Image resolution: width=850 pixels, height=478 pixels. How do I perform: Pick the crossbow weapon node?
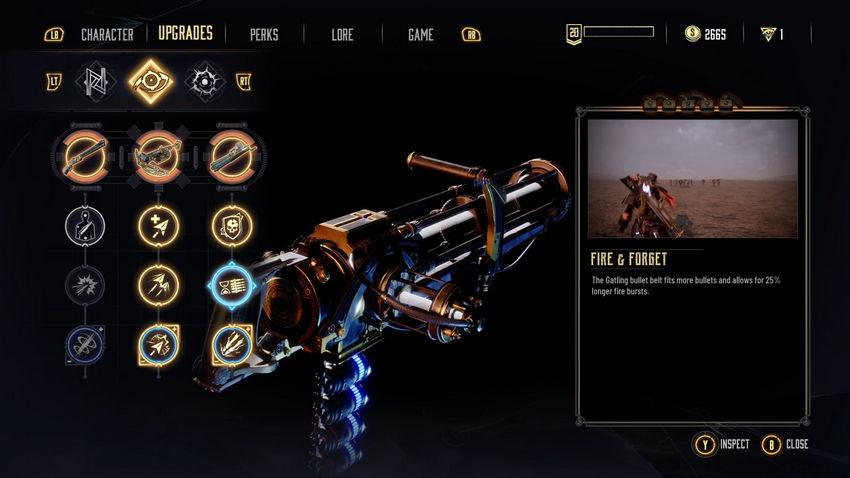[x=158, y=156]
